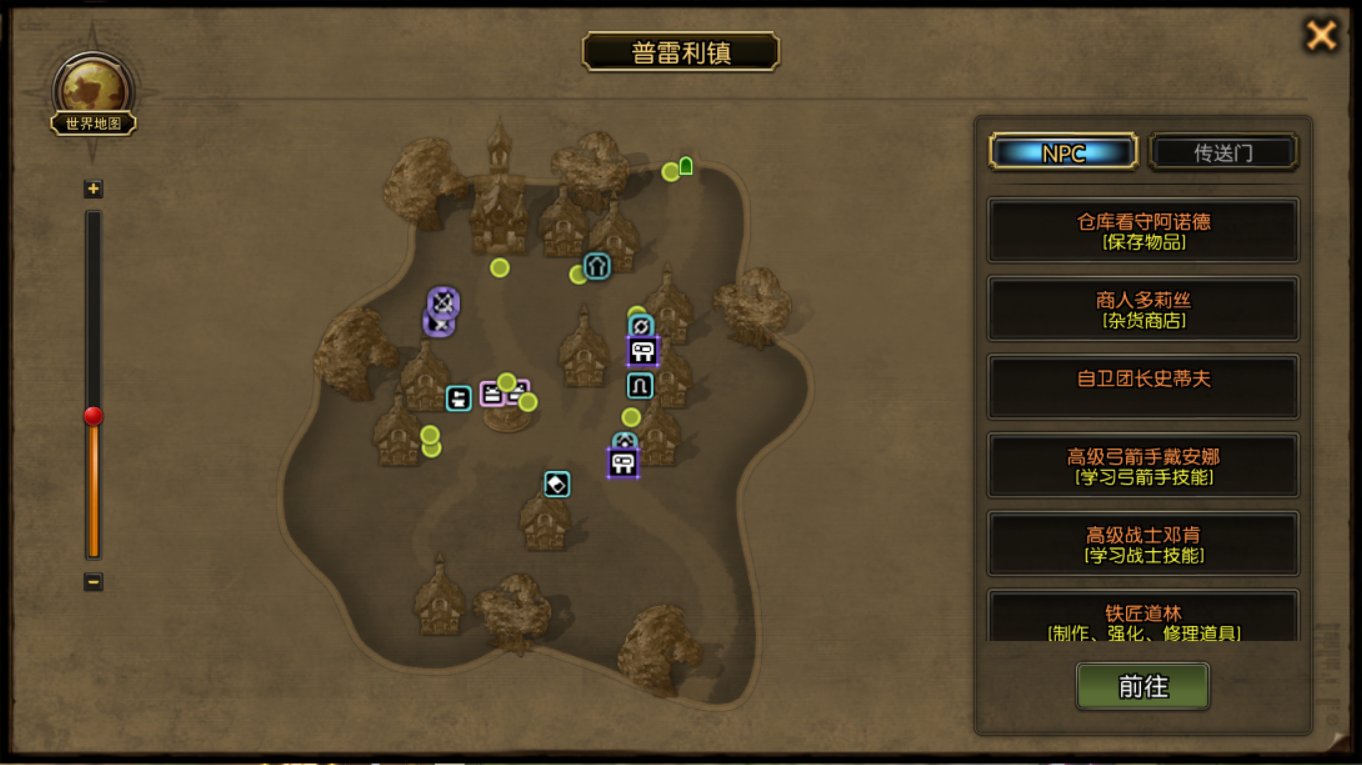1362x765 pixels.
Task: Click the diamond-symbol map marker
Action: coord(557,484)
